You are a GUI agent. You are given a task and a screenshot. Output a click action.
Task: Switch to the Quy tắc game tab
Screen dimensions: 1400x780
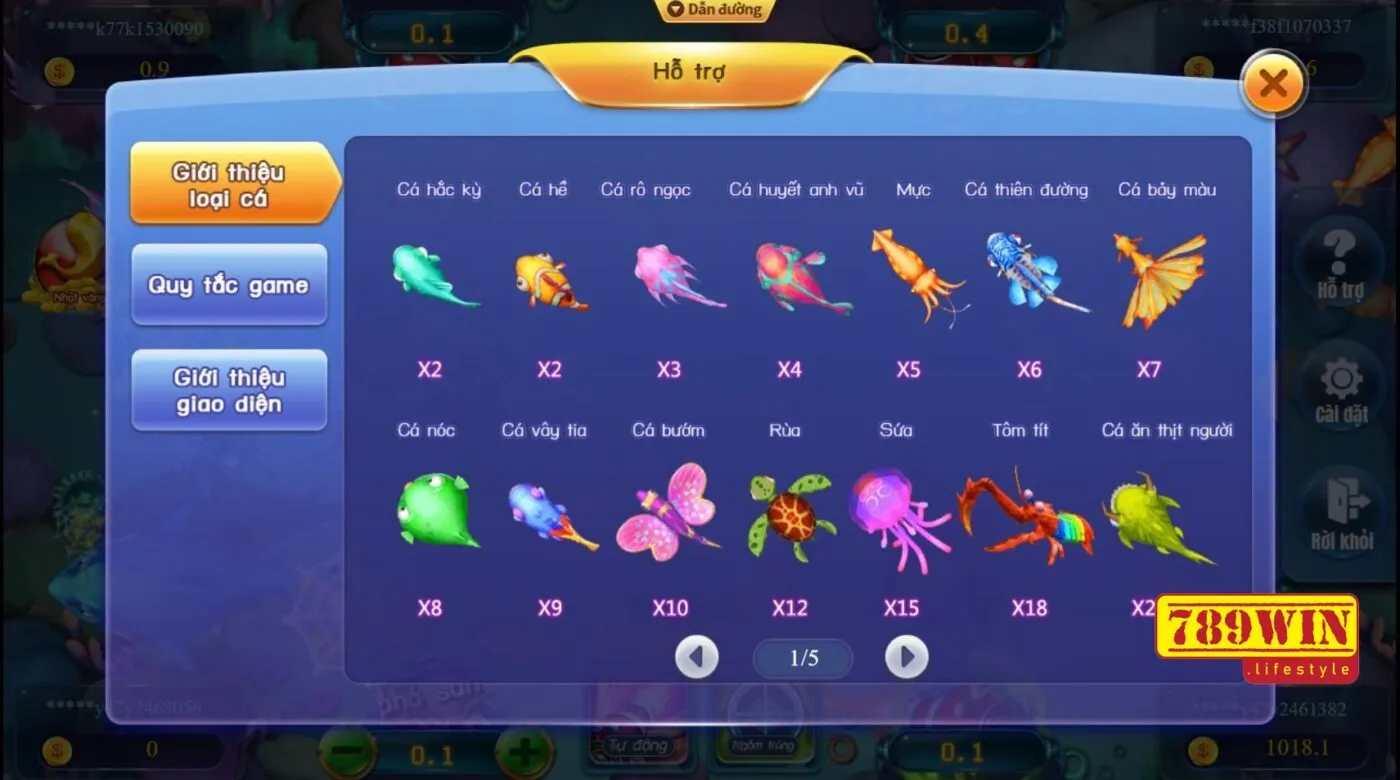point(230,286)
